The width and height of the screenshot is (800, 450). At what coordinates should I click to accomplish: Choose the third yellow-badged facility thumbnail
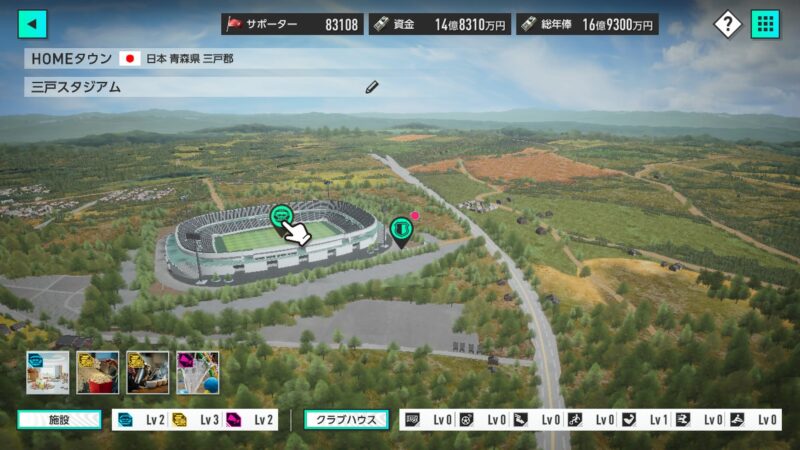(x=147, y=372)
